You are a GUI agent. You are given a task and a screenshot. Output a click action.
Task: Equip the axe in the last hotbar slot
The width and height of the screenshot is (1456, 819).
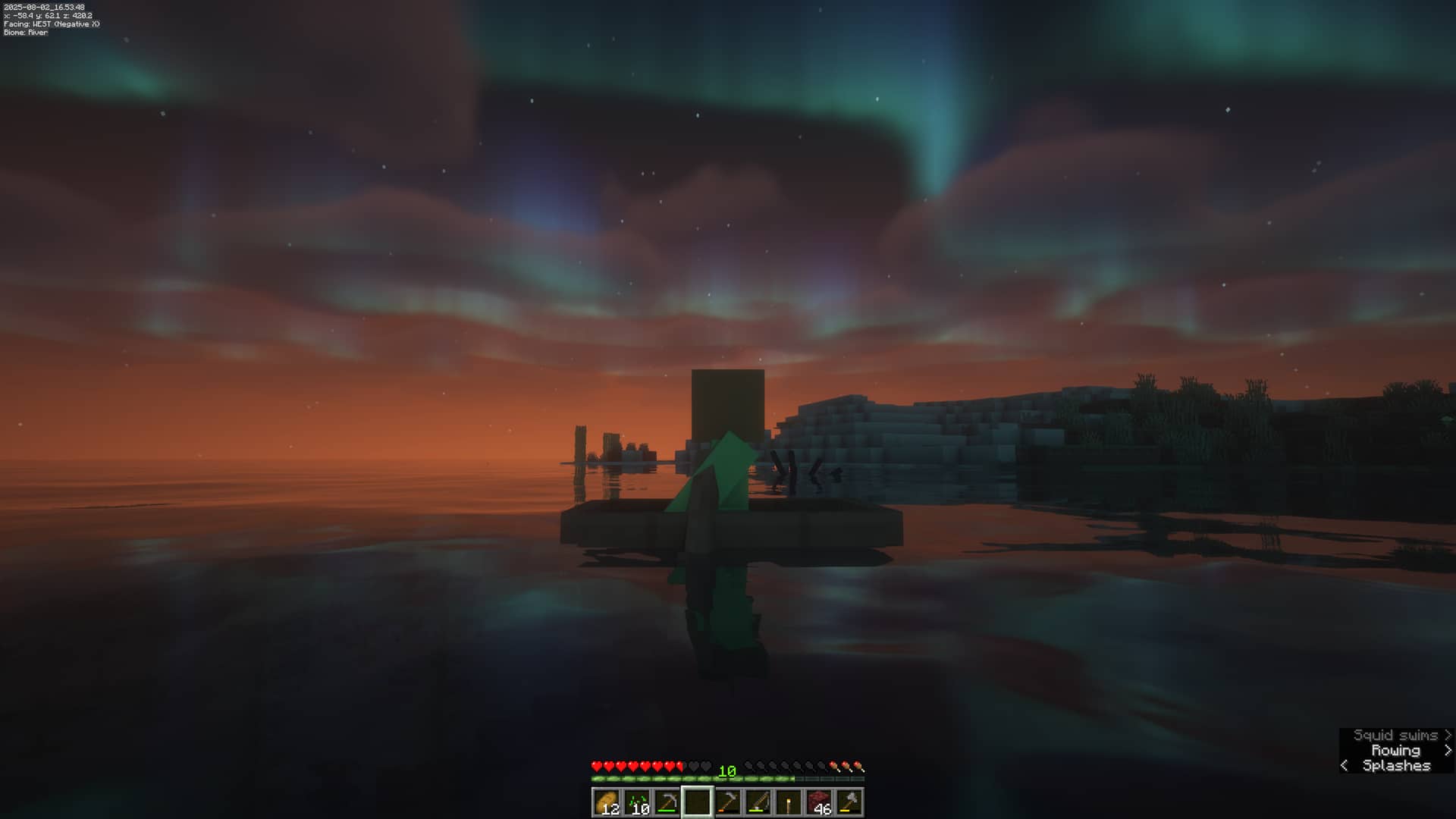(849, 802)
